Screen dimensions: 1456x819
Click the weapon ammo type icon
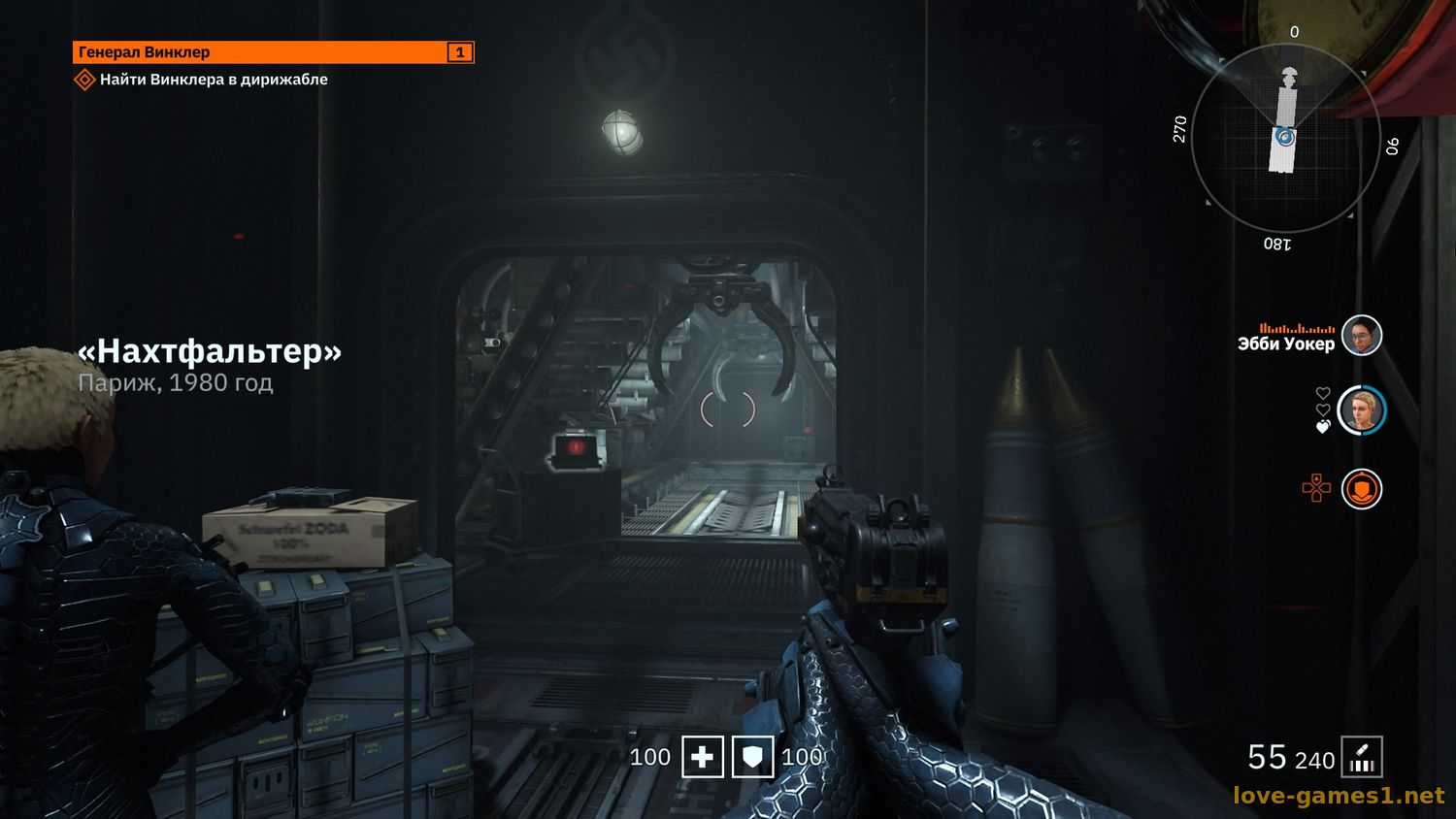[x=1362, y=758]
